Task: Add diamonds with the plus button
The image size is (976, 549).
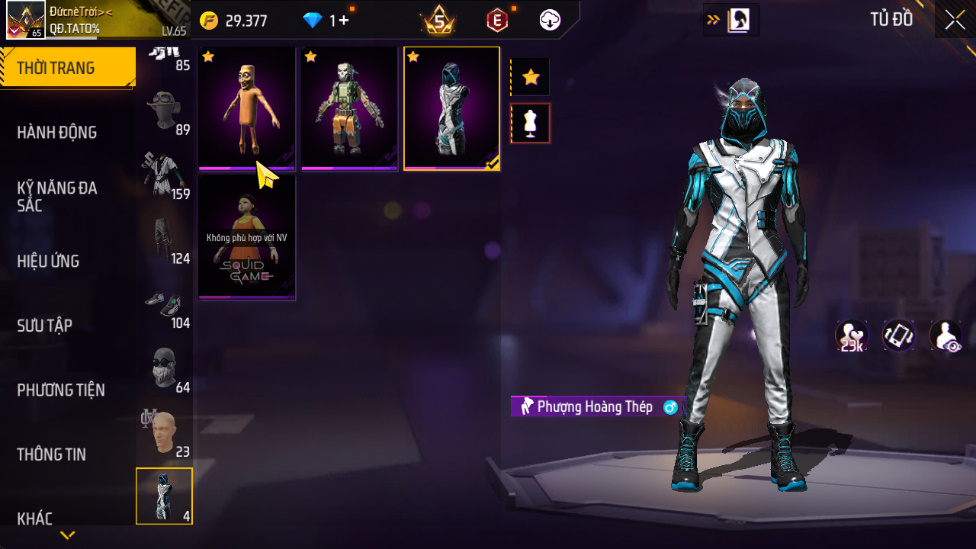Action: 344,20
